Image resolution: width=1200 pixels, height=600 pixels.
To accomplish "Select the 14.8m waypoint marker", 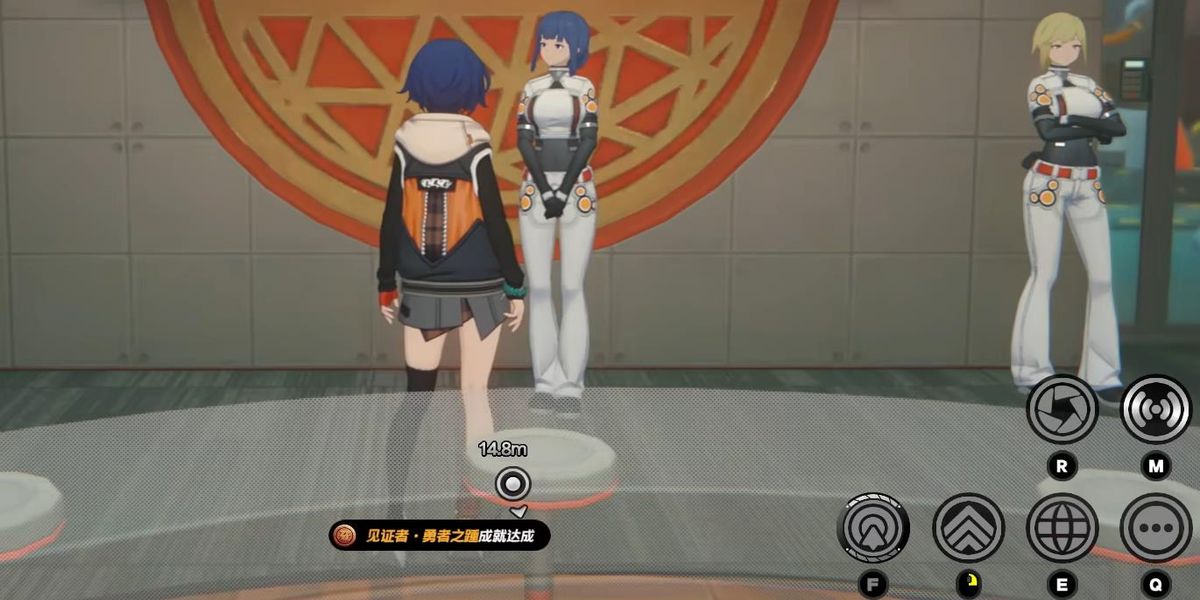I will coord(513,485).
